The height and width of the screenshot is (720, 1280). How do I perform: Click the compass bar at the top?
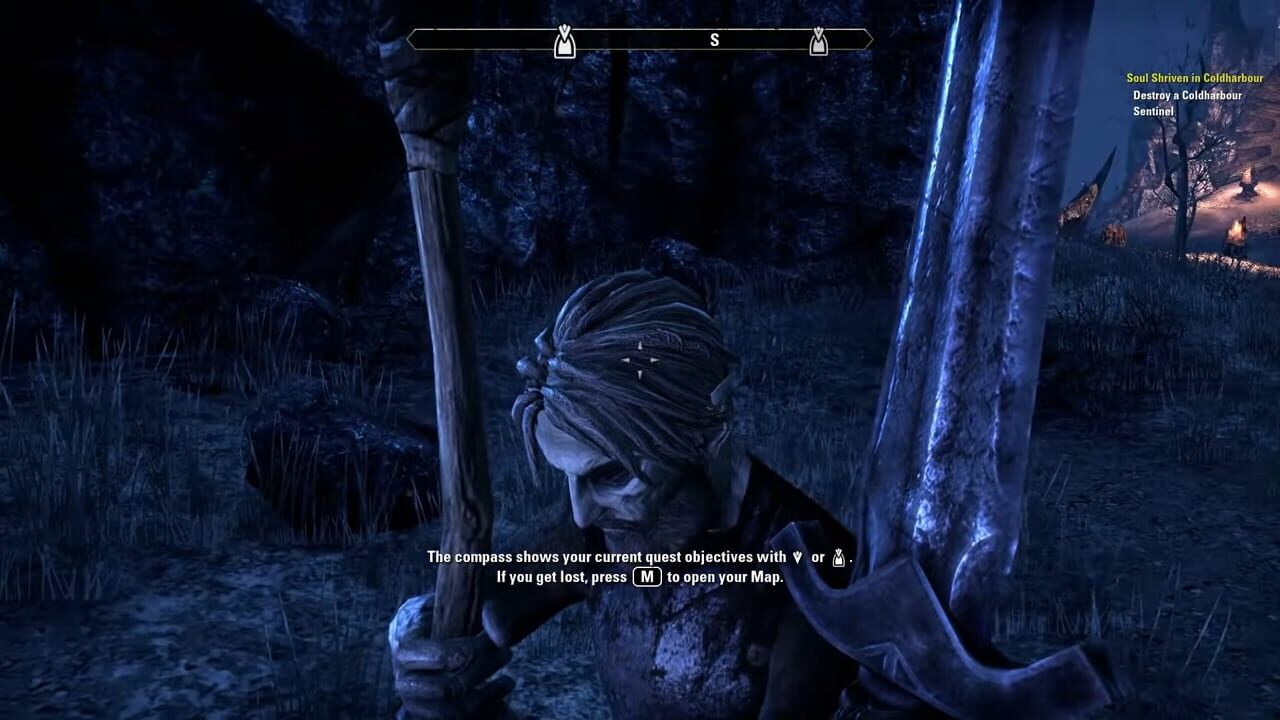[x=640, y=40]
